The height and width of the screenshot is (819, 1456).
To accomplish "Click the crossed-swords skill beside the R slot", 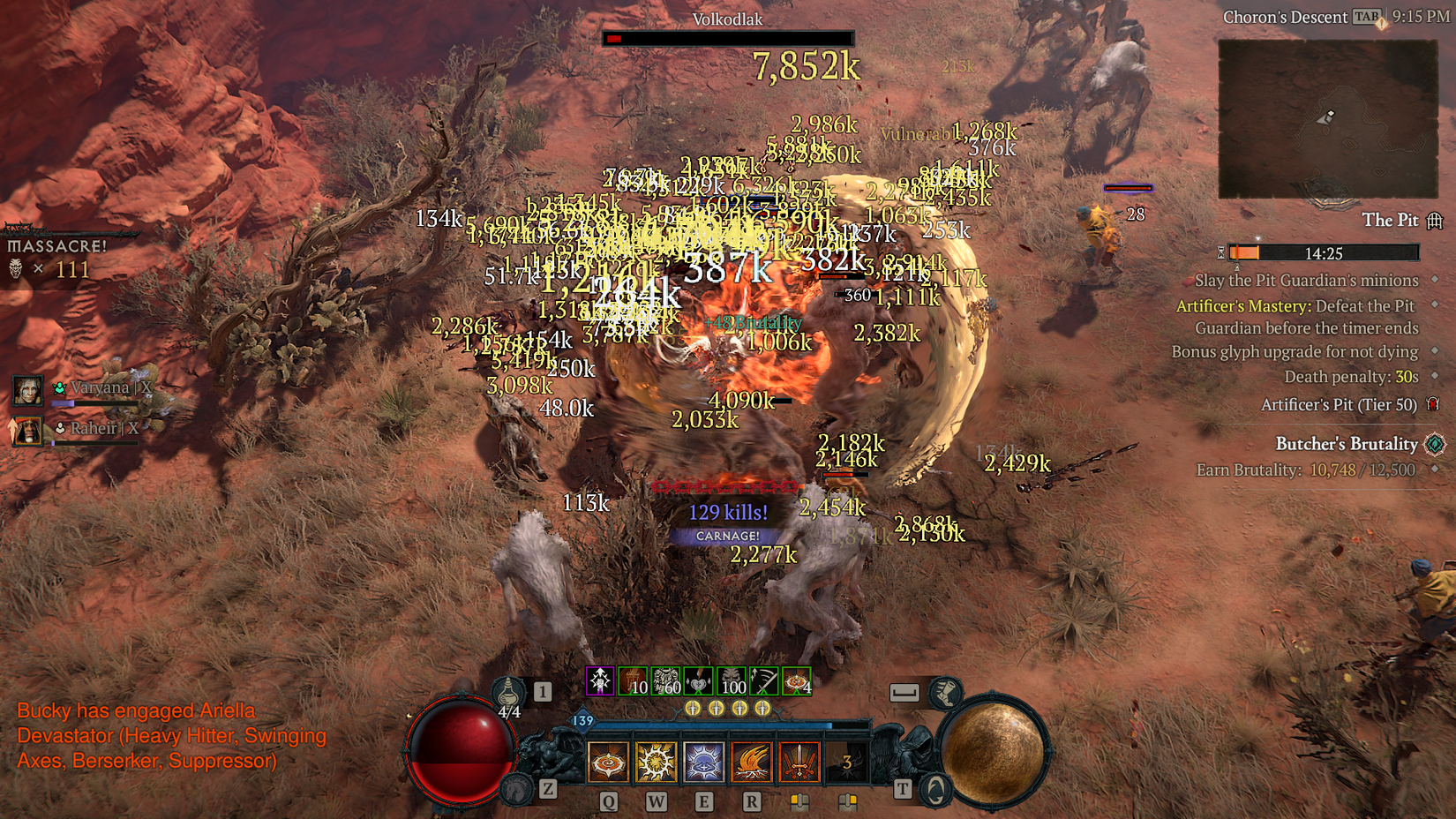I will click(x=799, y=762).
